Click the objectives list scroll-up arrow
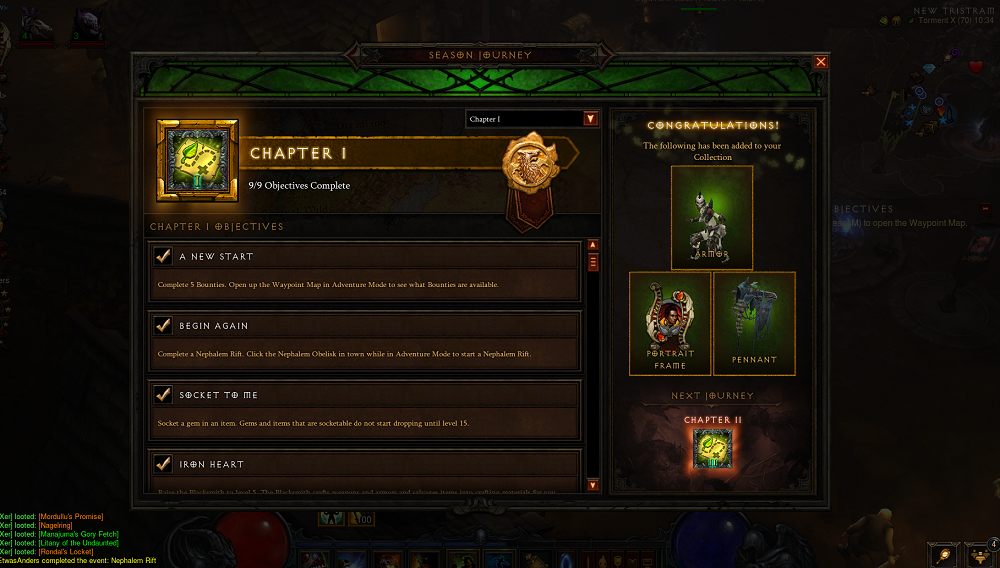The image size is (1000, 568). point(593,245)
